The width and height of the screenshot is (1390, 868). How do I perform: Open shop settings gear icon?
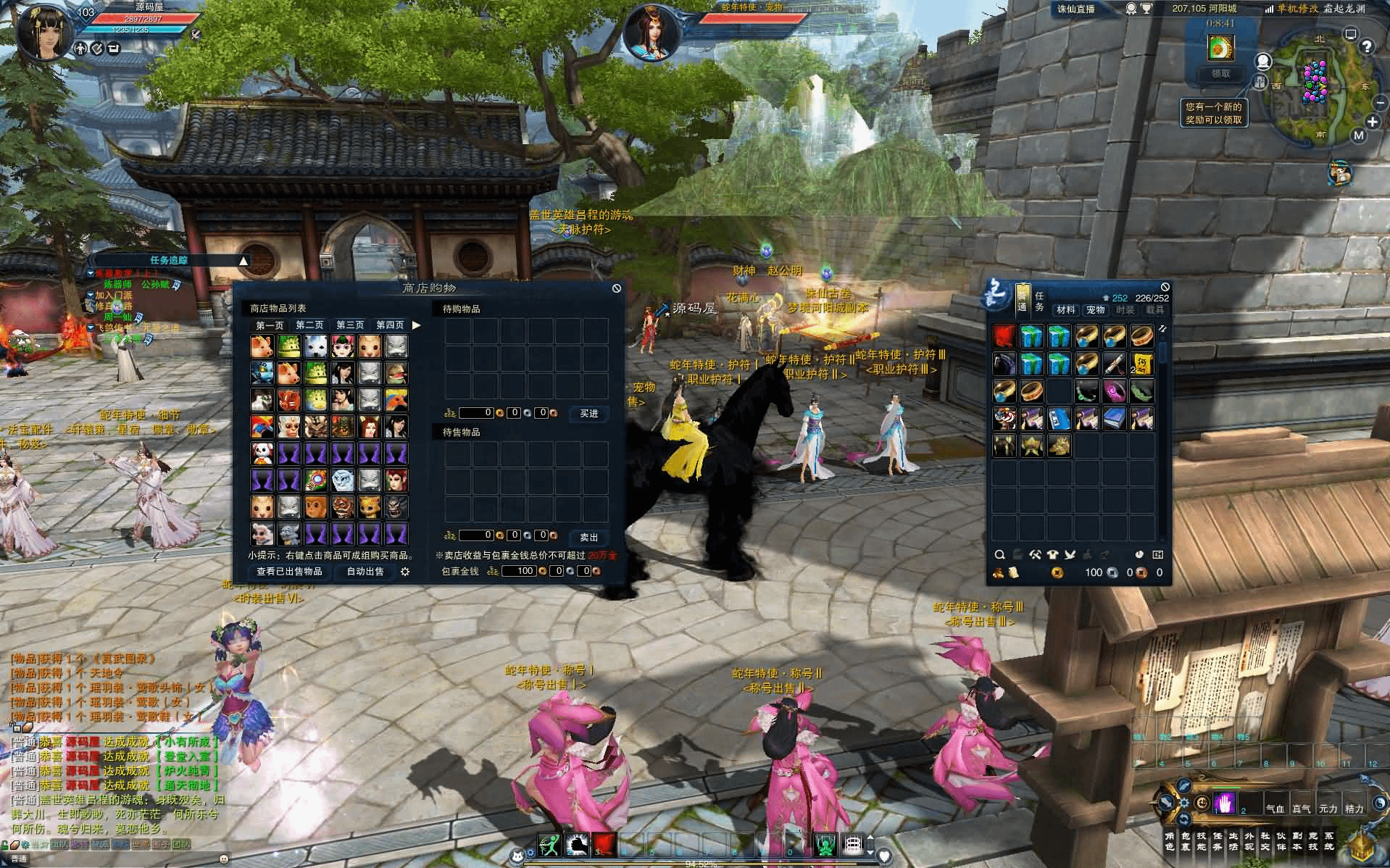point(405,572)
